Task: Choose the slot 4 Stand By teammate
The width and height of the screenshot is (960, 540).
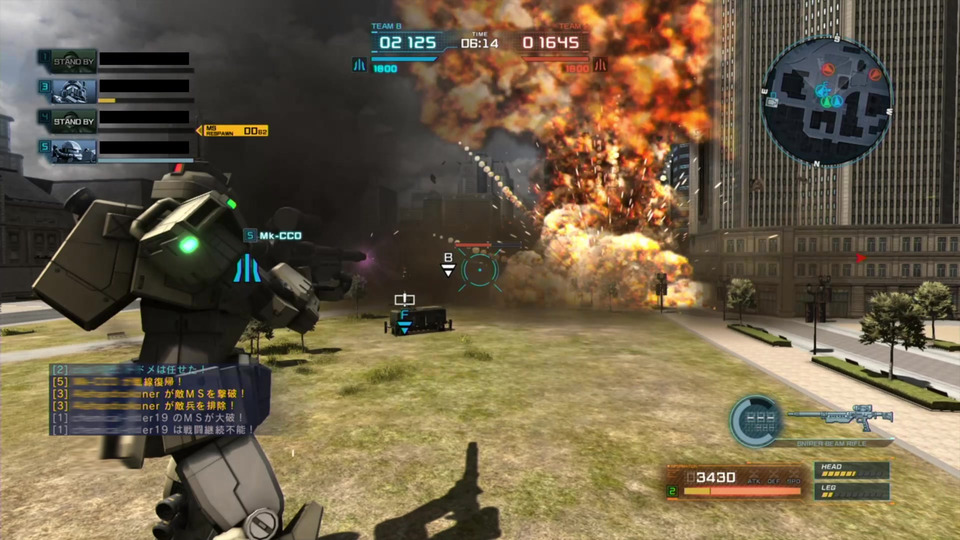Action: [74, 121]
